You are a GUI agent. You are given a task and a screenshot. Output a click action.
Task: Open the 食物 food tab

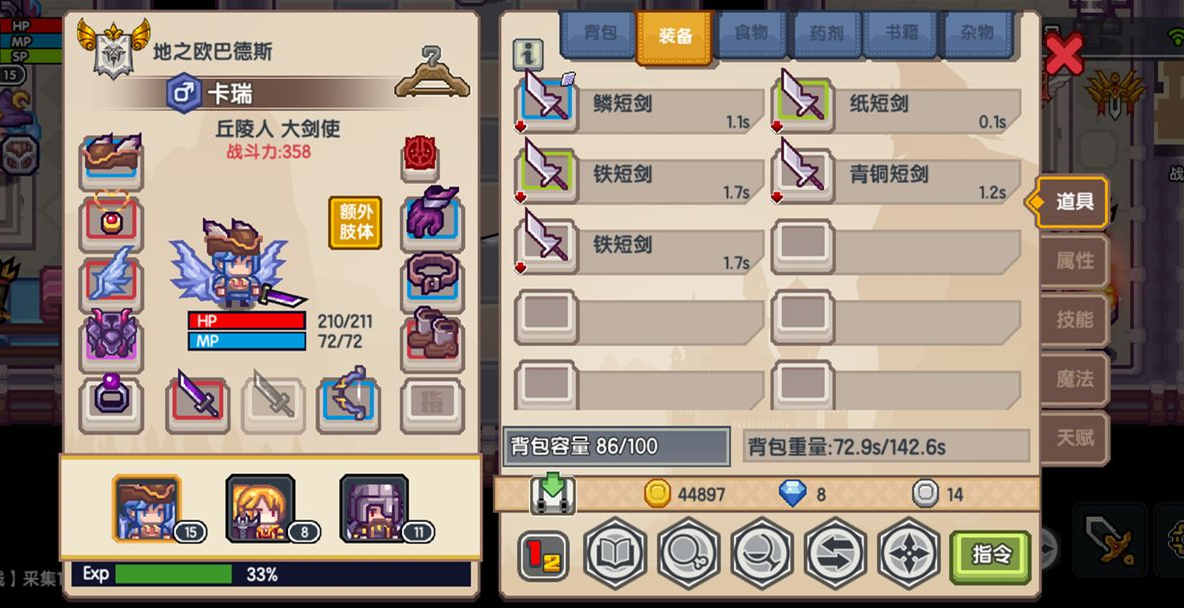click(751, 34)
